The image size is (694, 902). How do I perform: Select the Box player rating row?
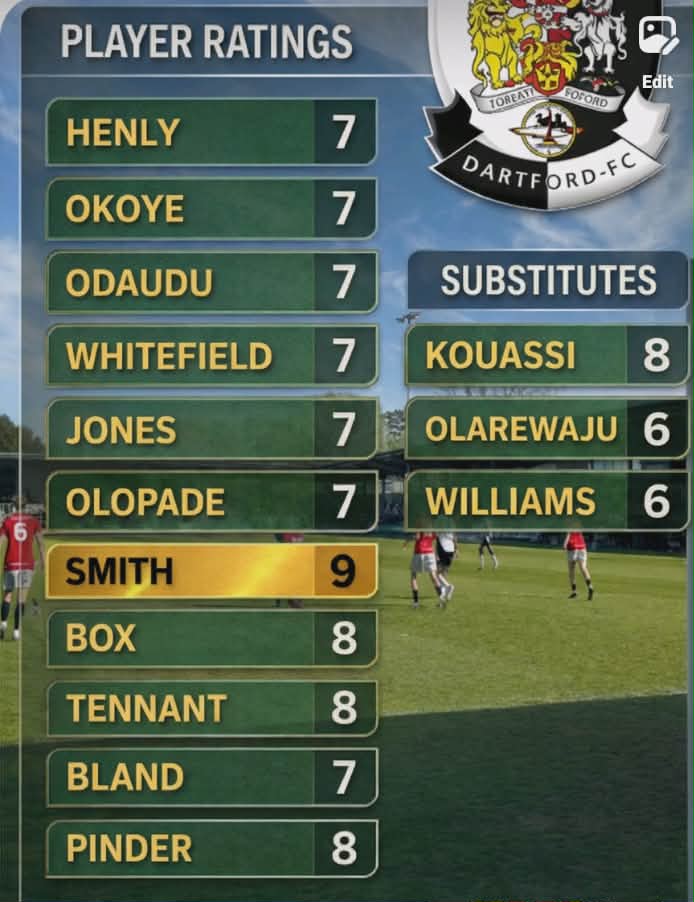pos(211,638)
